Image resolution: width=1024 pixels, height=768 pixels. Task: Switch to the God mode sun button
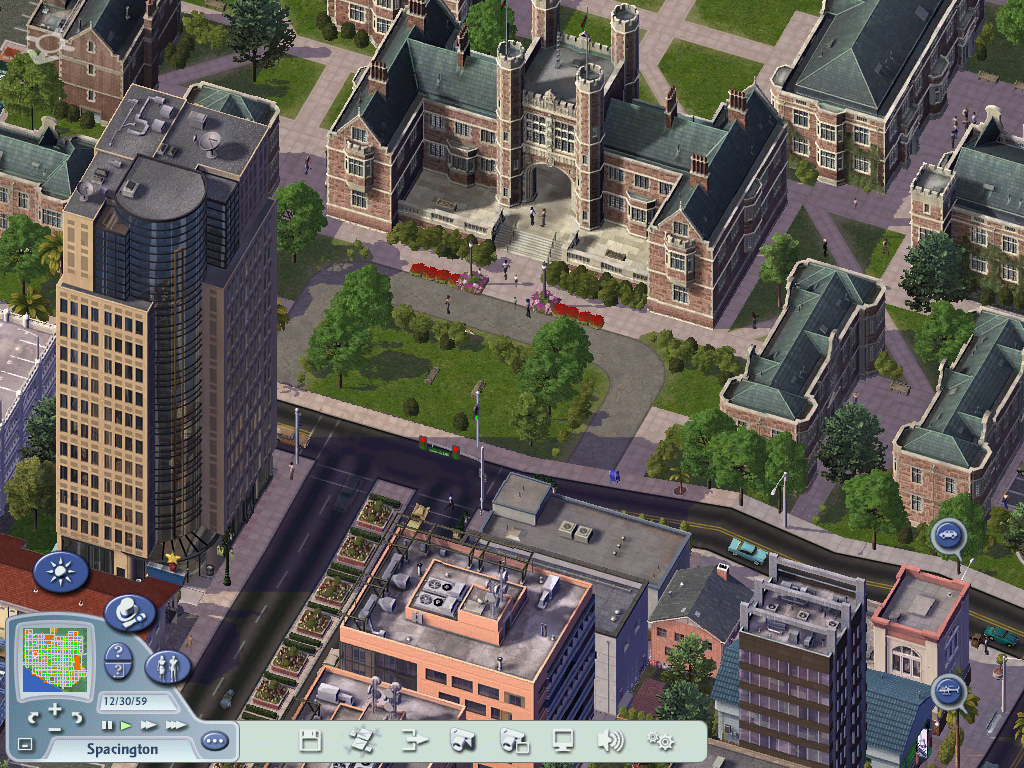click(x=61, y=572)
